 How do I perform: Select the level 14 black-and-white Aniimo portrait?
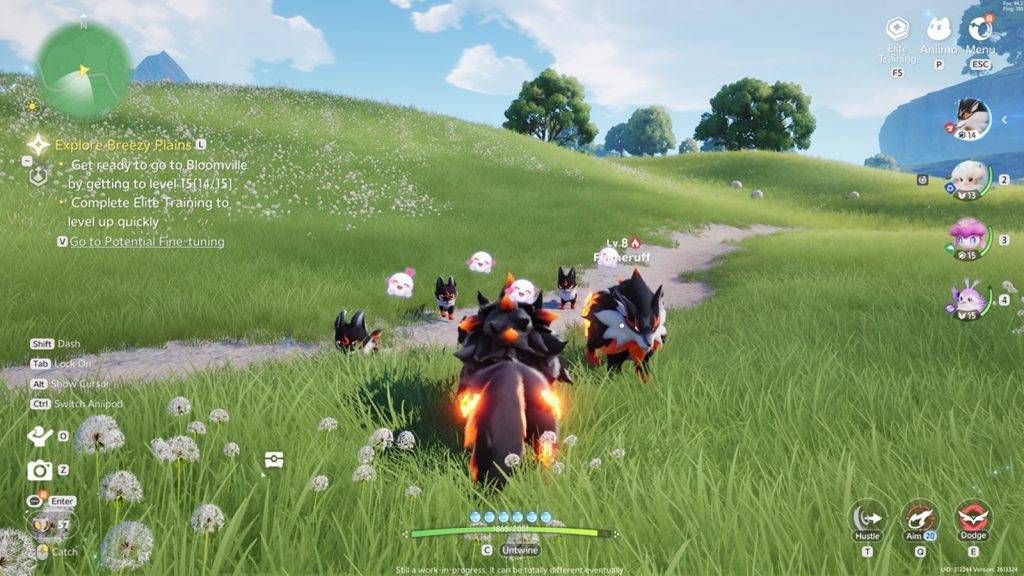pos(969,119)
